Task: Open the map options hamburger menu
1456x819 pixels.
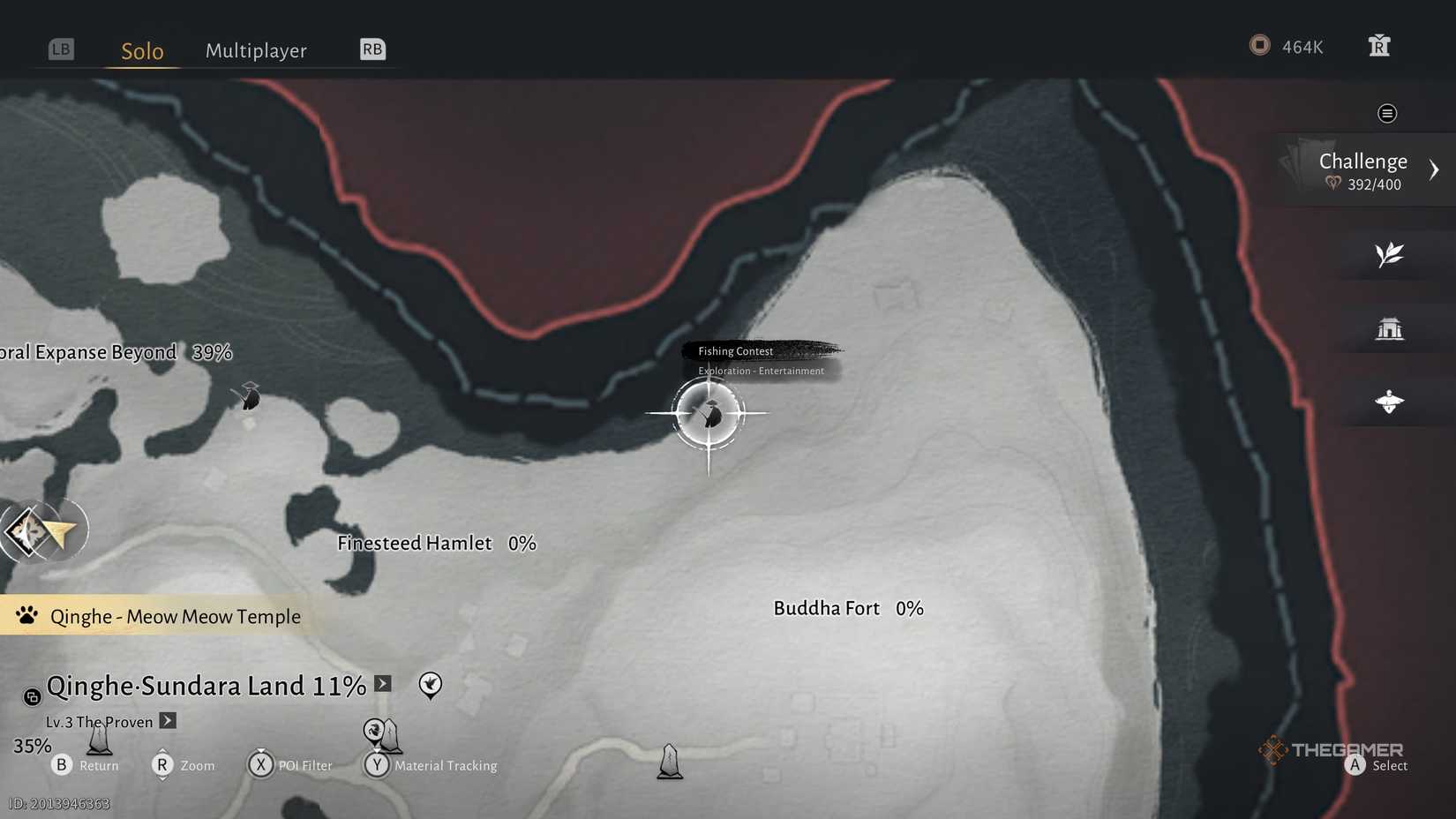Action: pyautogui.click(x=1387, y=113)
